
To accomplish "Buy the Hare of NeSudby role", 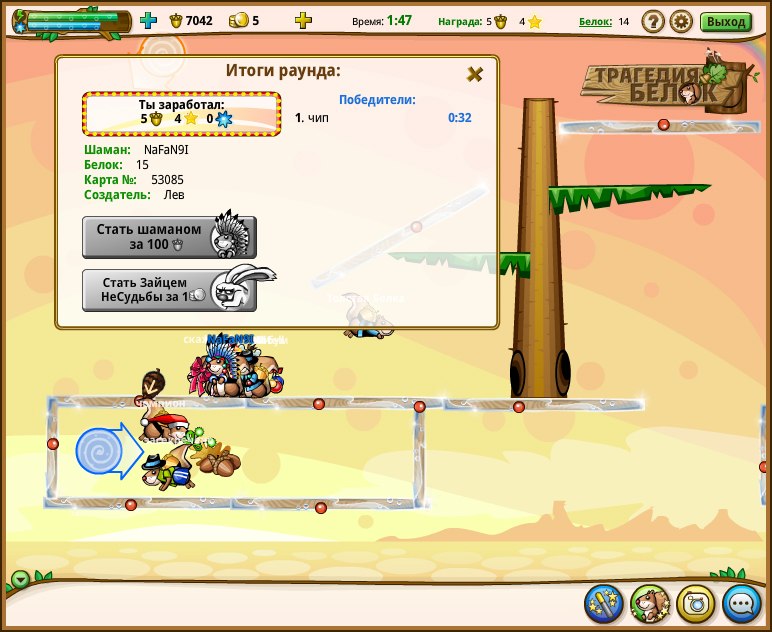I will (168, 290).
